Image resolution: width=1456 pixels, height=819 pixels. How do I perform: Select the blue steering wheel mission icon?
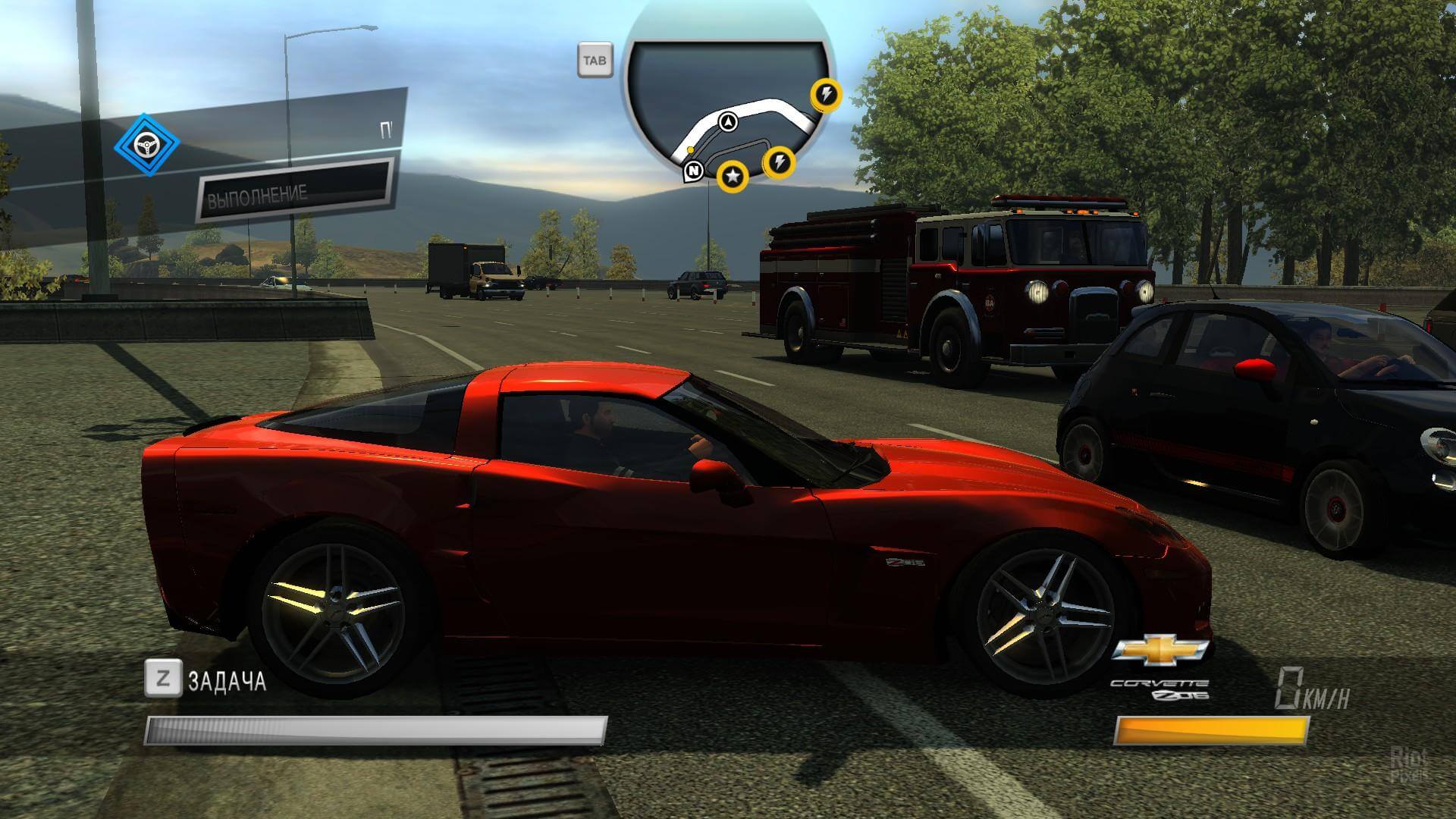coord(146,145)
